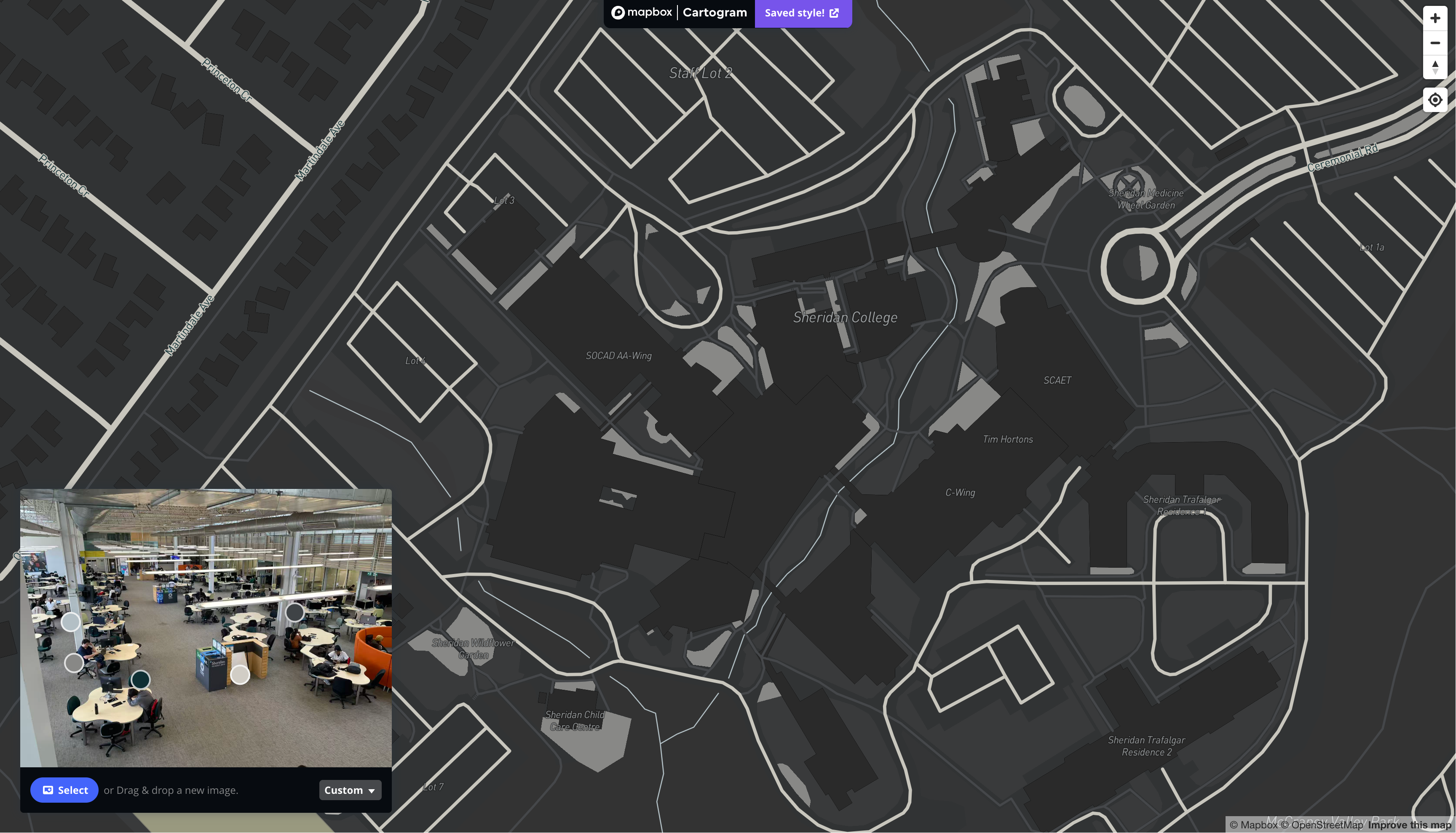Click the pitch down arrow on the compass control
This screenshot has height=833, width=1456.
pos(1435,72)
